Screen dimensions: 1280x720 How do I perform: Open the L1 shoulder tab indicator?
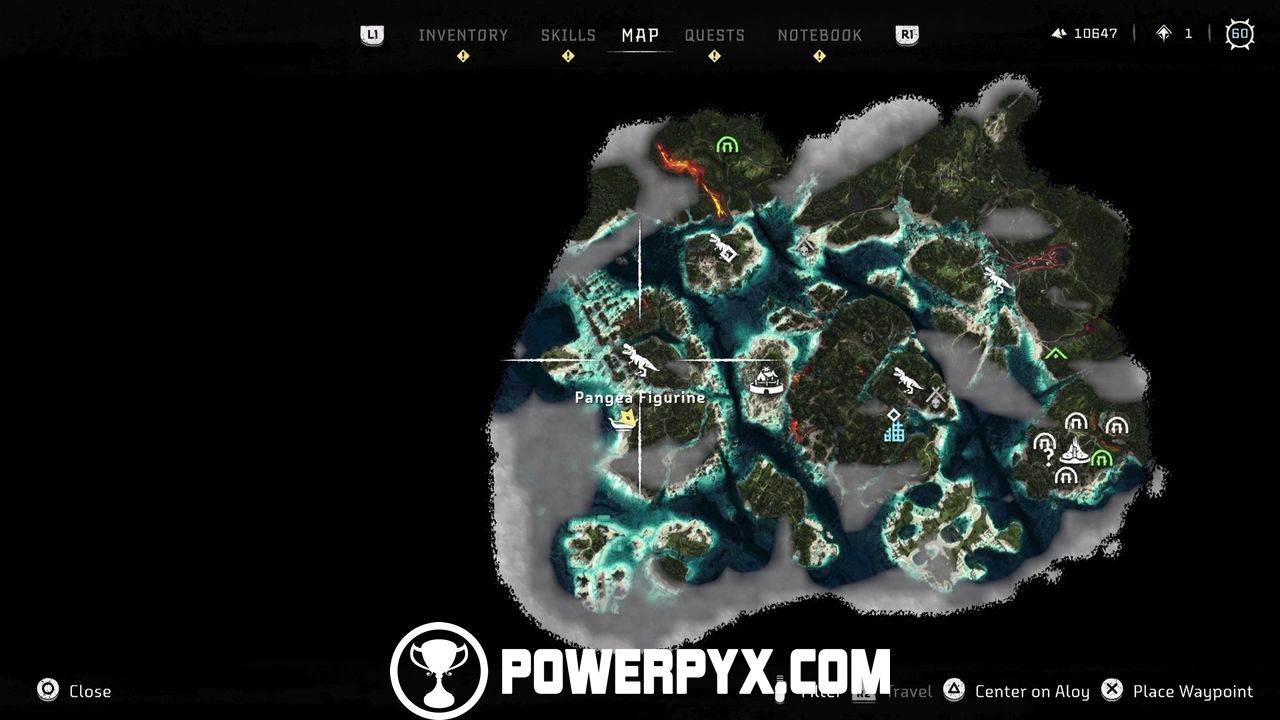pyautogui.click(x=370, y=33)
